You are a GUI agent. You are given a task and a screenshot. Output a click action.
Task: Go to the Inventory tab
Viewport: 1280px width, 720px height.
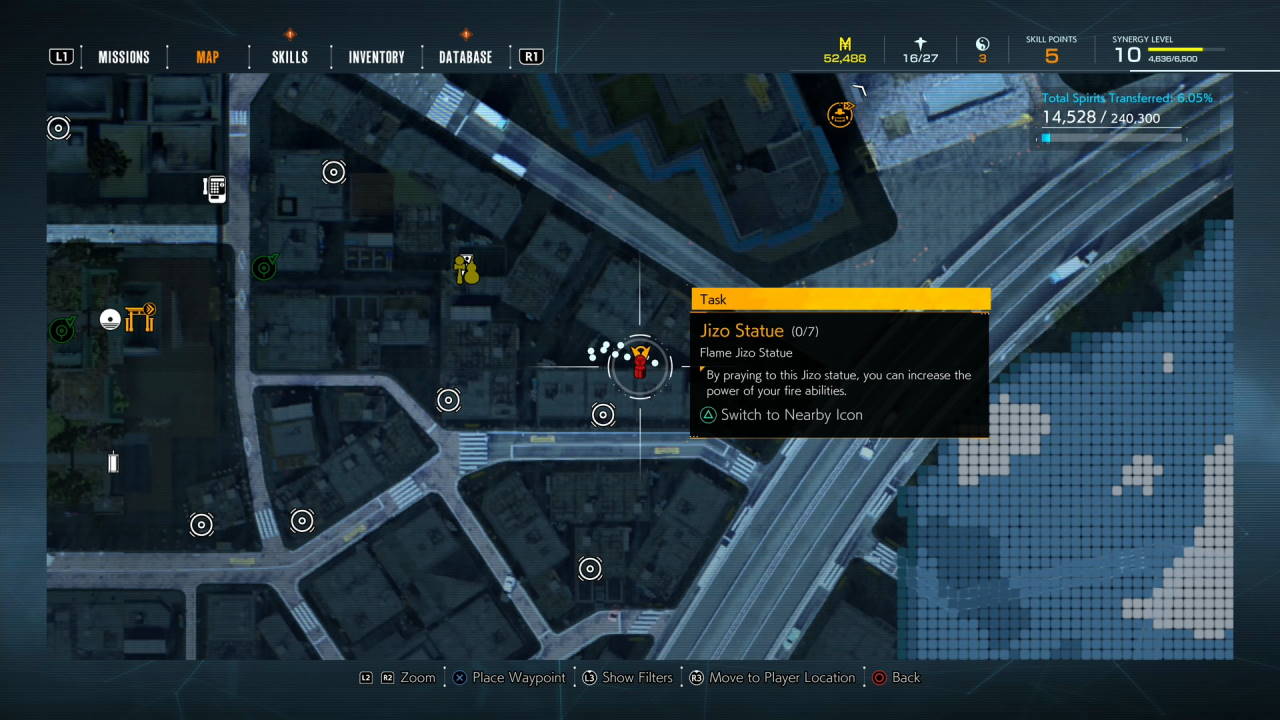(376, 57)
